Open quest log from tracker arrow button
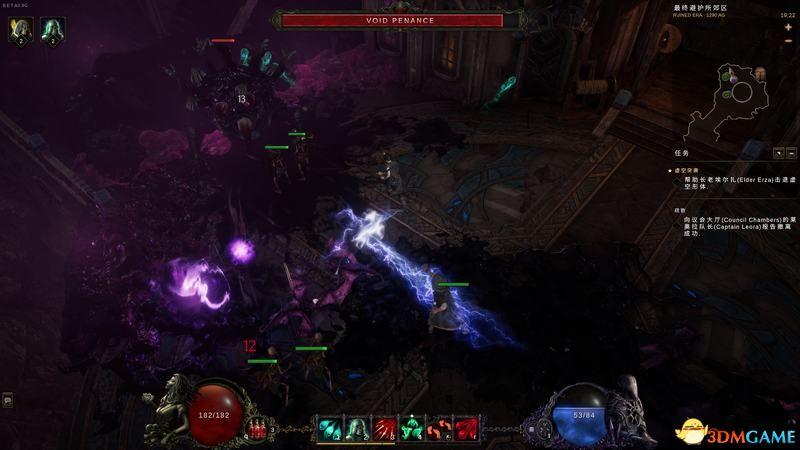This screenshot has height=450, width=800. pos(778,153)
